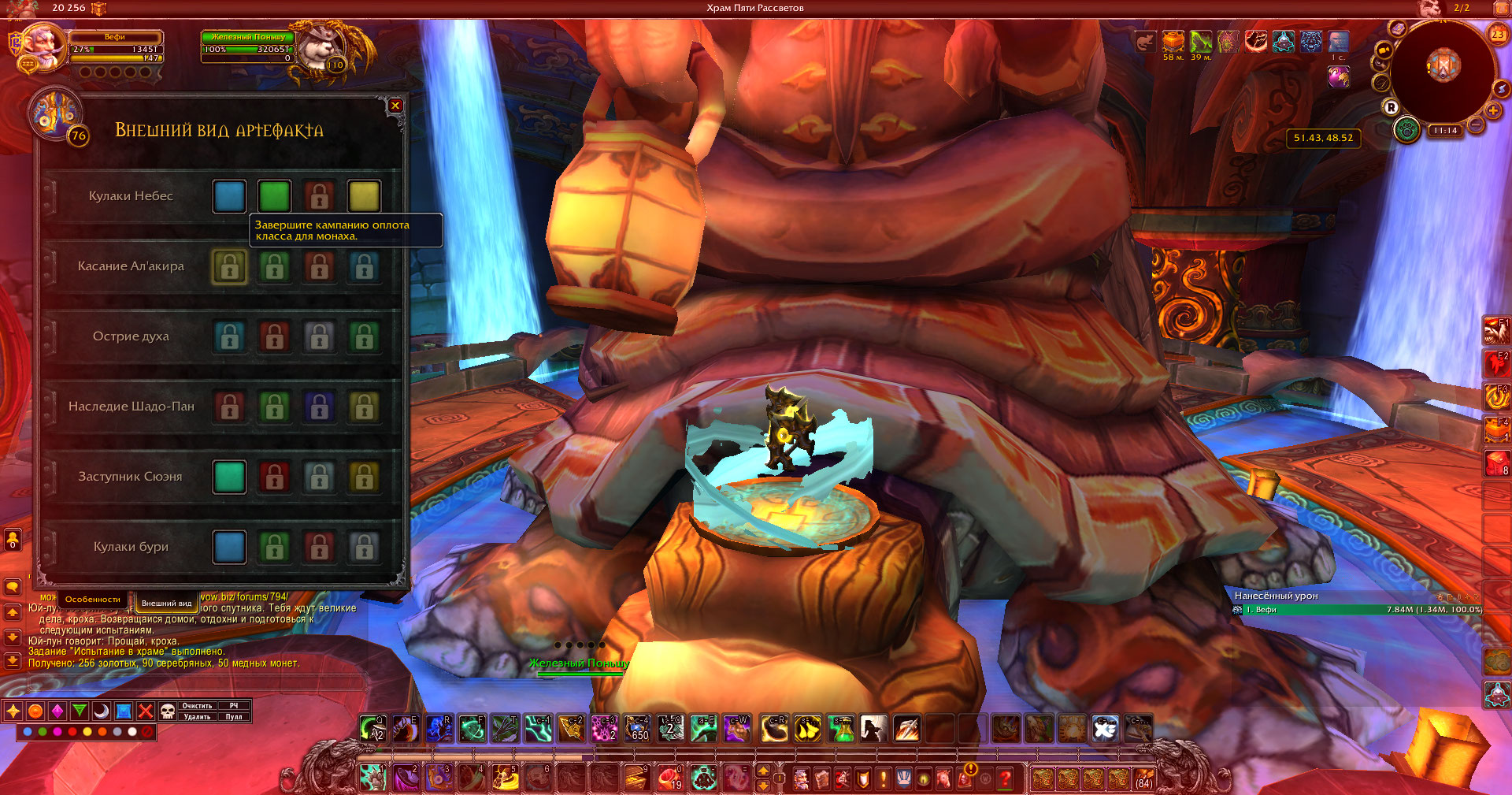Screen dimensions: 1512x795
Task: Select the blue Кулаки бури color swatch
Action: coord(229,547)
